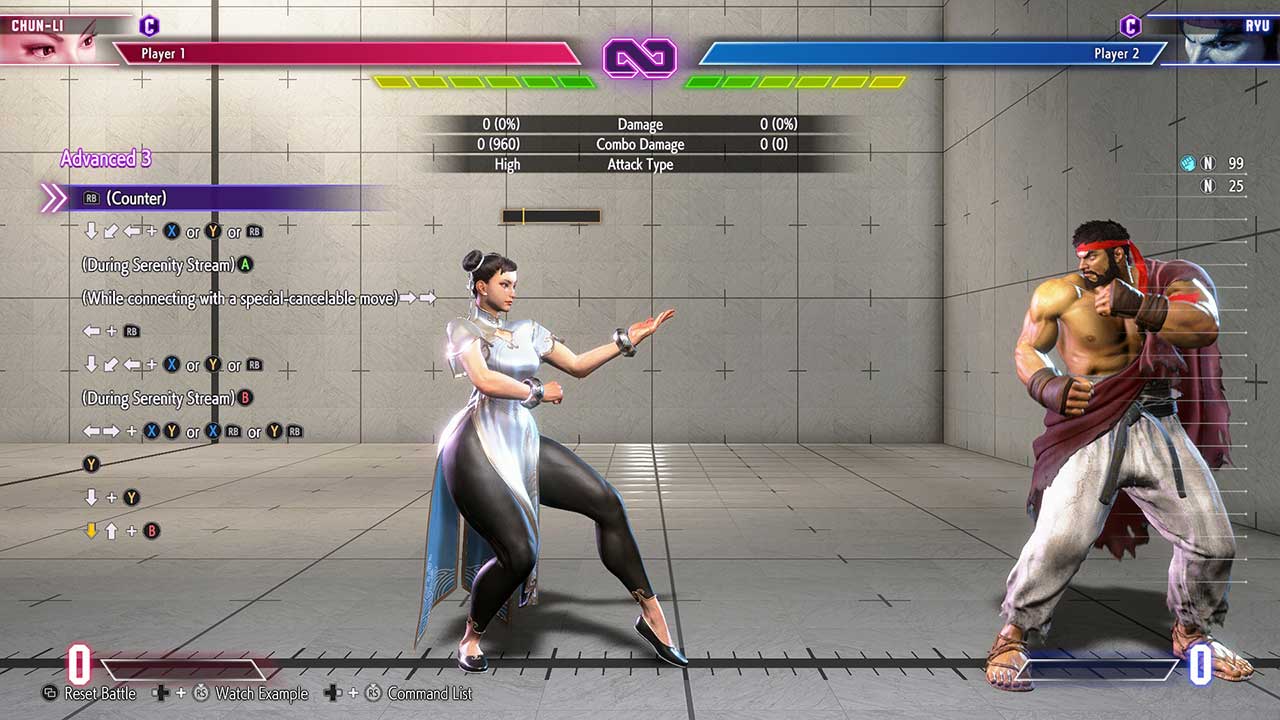Select the 'During Serenity Stream' A step
1280x720 pixels.
click(x=167, y=265)
